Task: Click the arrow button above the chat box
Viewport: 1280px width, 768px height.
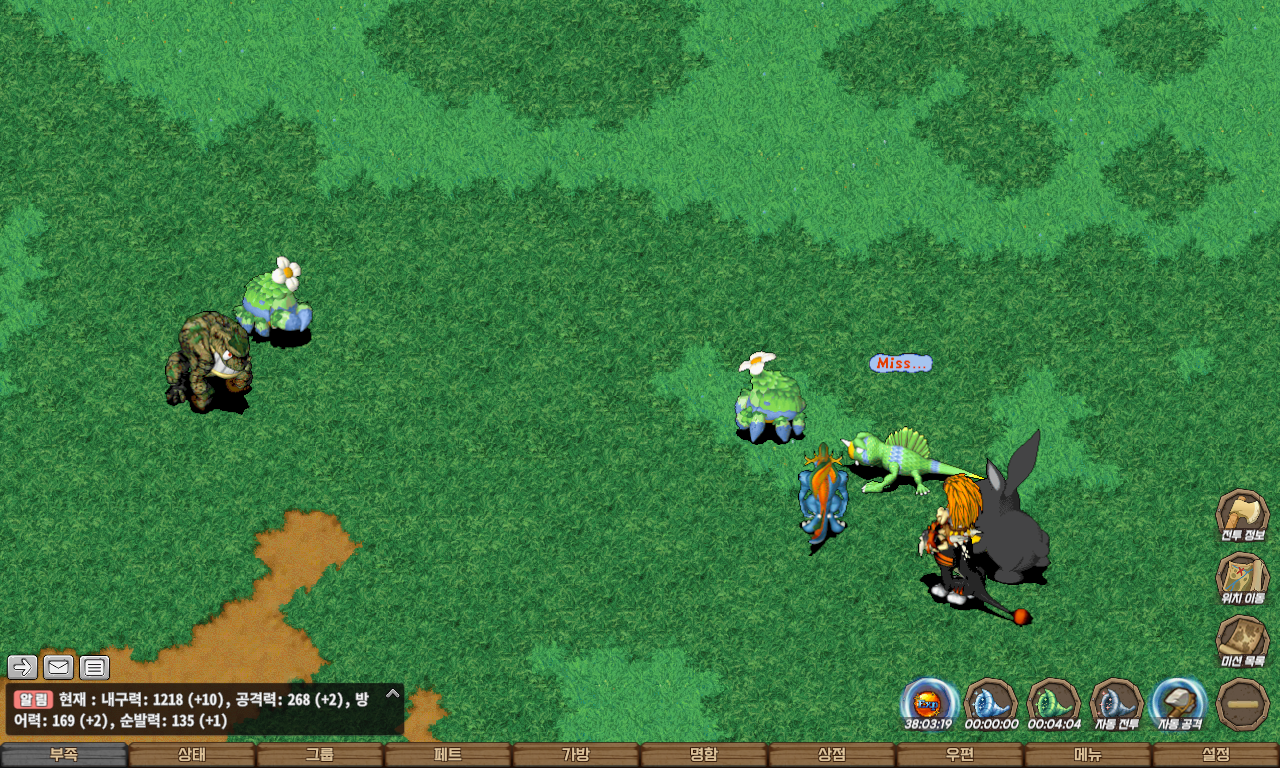Action: [x=22, y=667]
